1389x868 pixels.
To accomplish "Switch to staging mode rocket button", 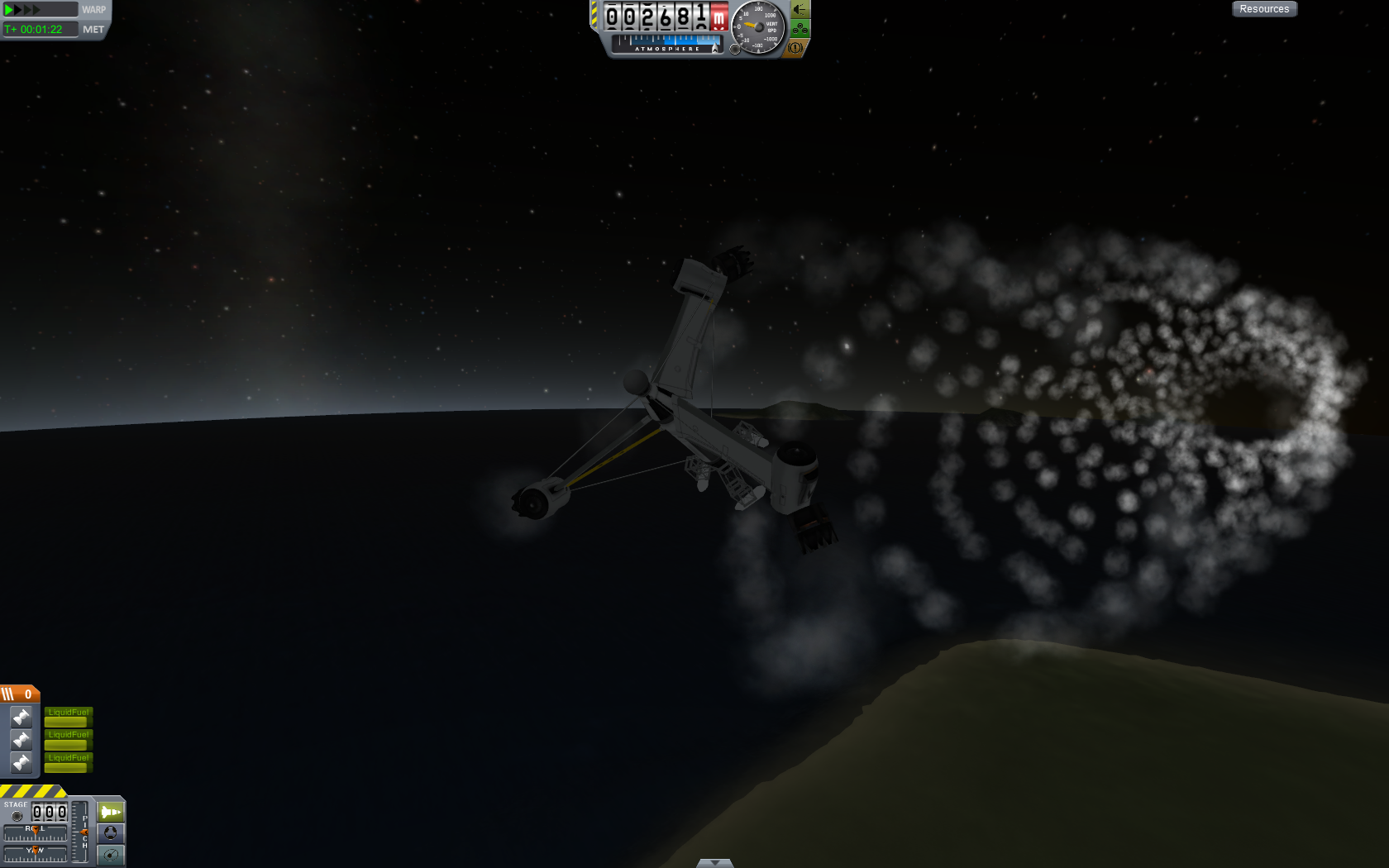I will [111, 812].
